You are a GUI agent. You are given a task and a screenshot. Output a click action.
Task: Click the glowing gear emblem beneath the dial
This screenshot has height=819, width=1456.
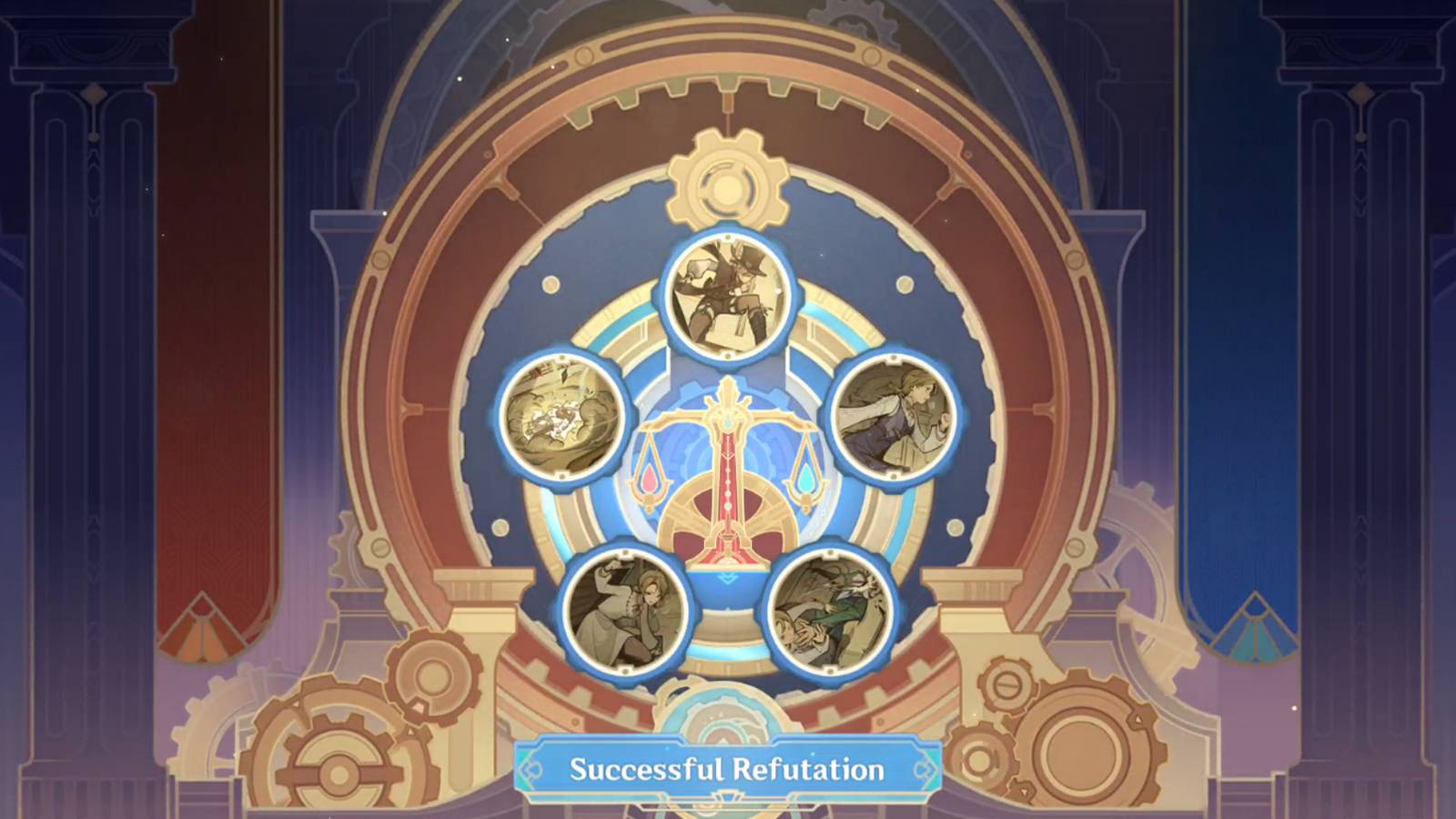pyautogui.click(x=723, y=721)
